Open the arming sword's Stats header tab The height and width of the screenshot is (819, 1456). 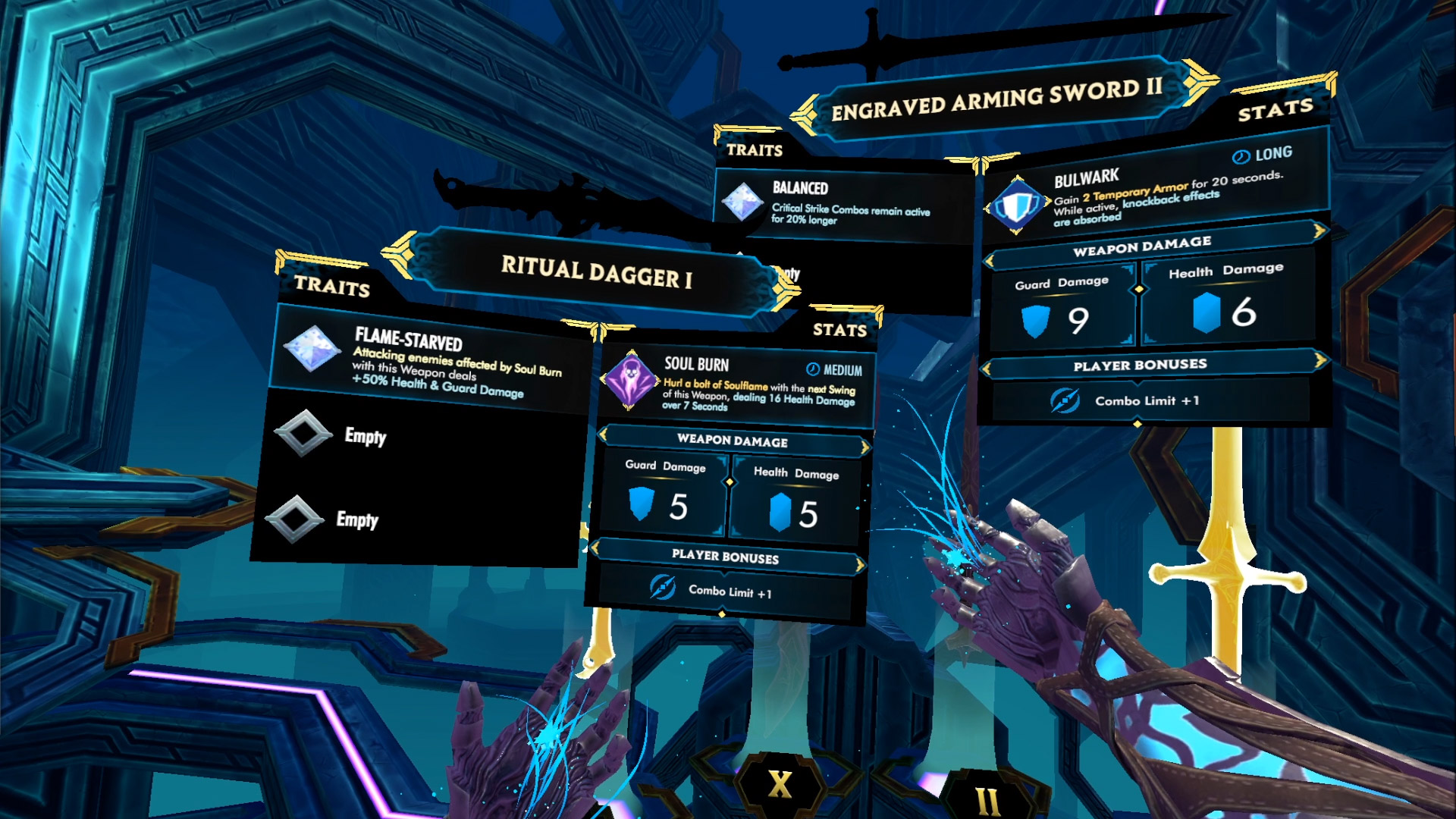(1275, 111)
